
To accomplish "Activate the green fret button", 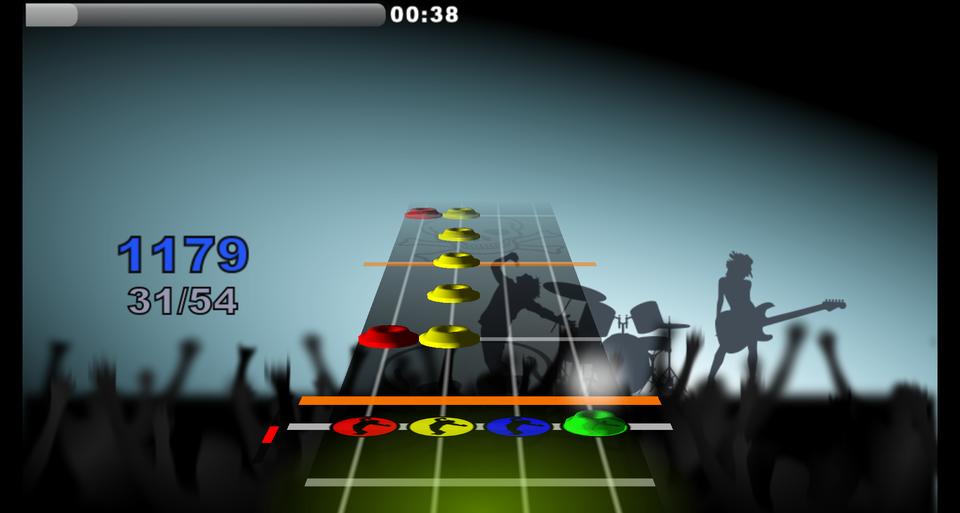I will (595, 425).
